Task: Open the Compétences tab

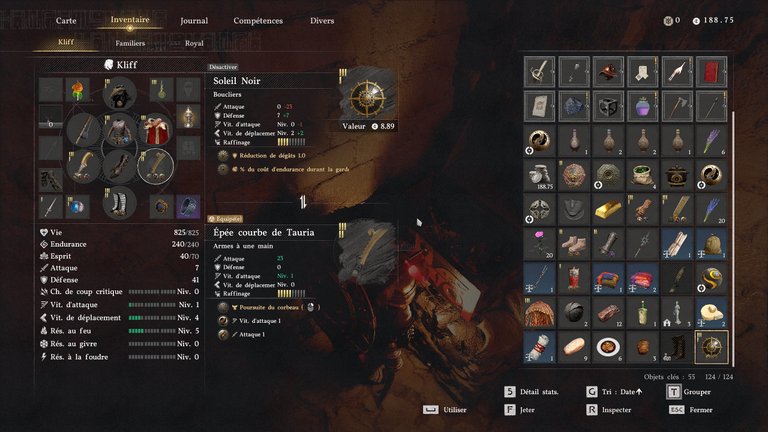Action: click(x=258, y=20)
